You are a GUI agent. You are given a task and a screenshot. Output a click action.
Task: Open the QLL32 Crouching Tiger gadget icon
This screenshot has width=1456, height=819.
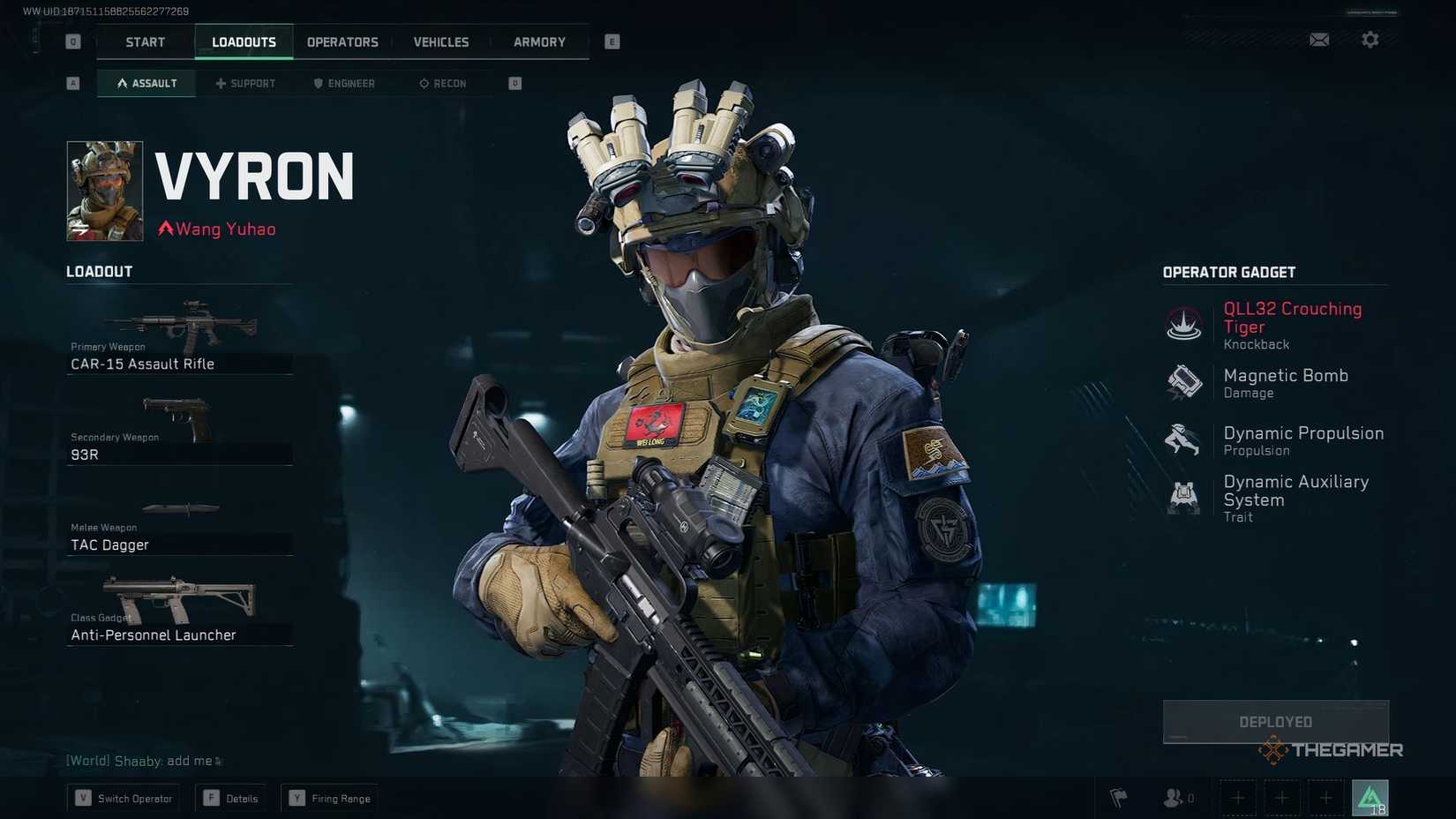(x=1182, y=324)
